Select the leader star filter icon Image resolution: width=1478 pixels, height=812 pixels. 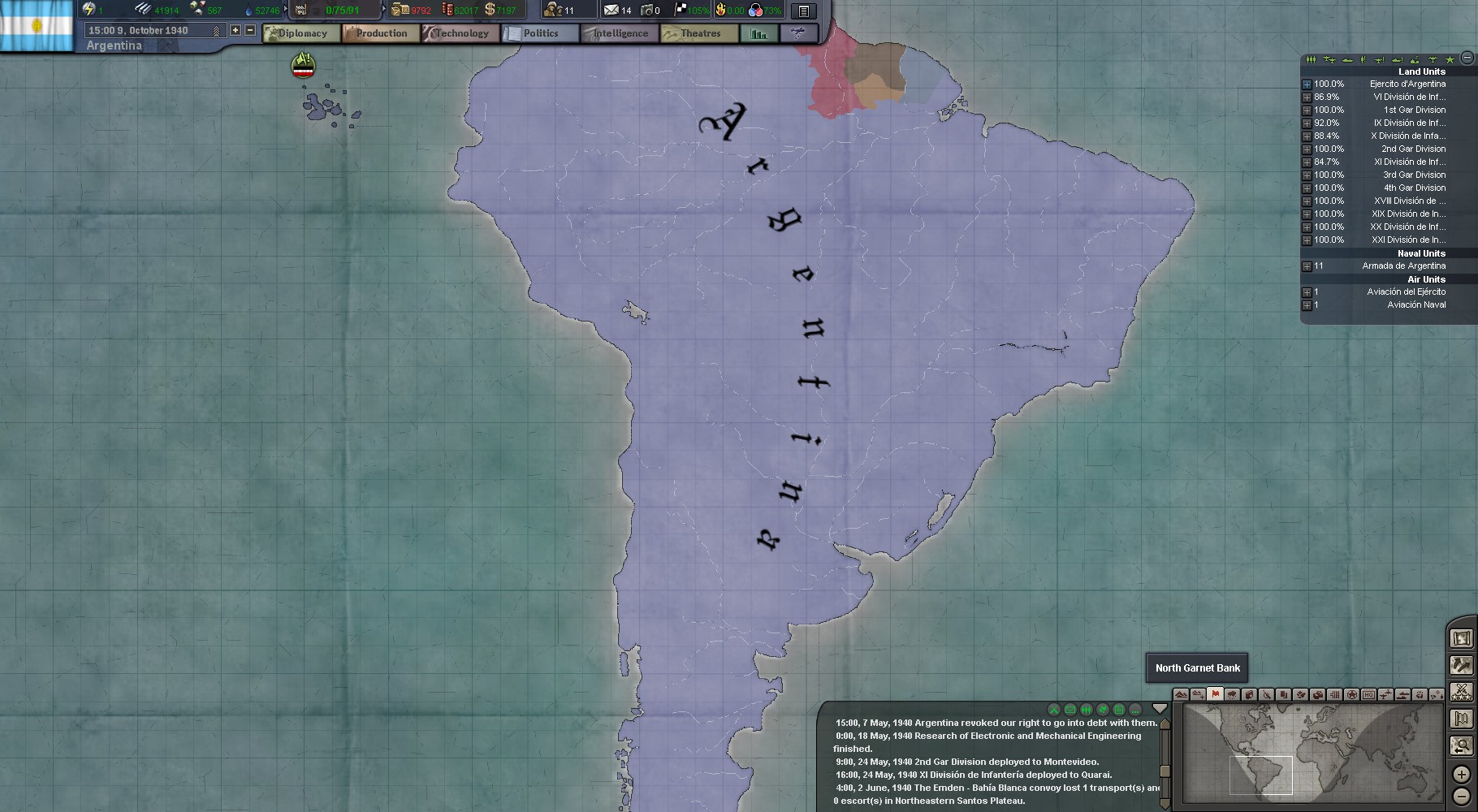pos(1450,59)
